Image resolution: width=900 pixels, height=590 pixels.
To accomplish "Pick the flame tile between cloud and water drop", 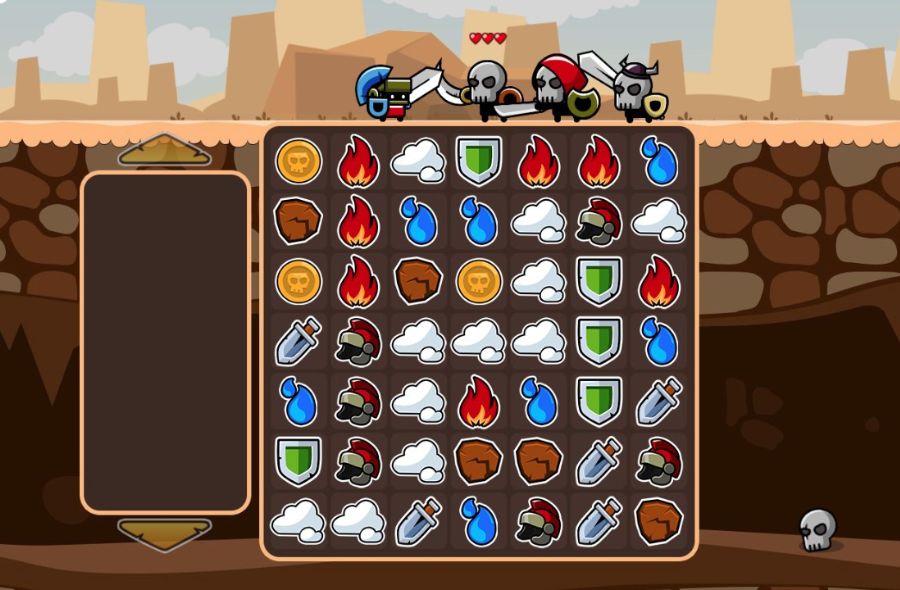I will pyautogui.click(x=478, y=402).
